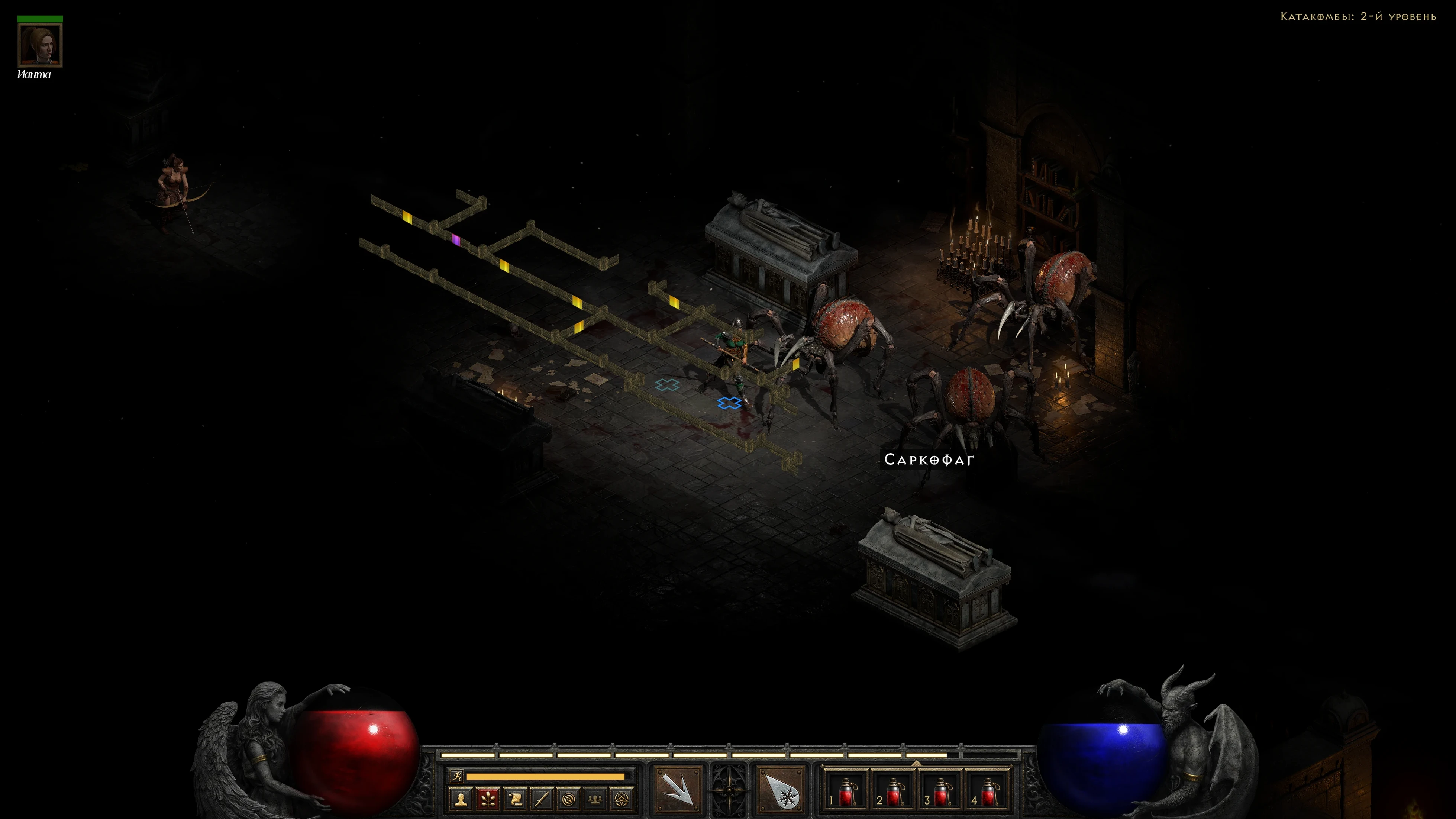
Task: Open the character sheet icon
Action: [461, 799]
